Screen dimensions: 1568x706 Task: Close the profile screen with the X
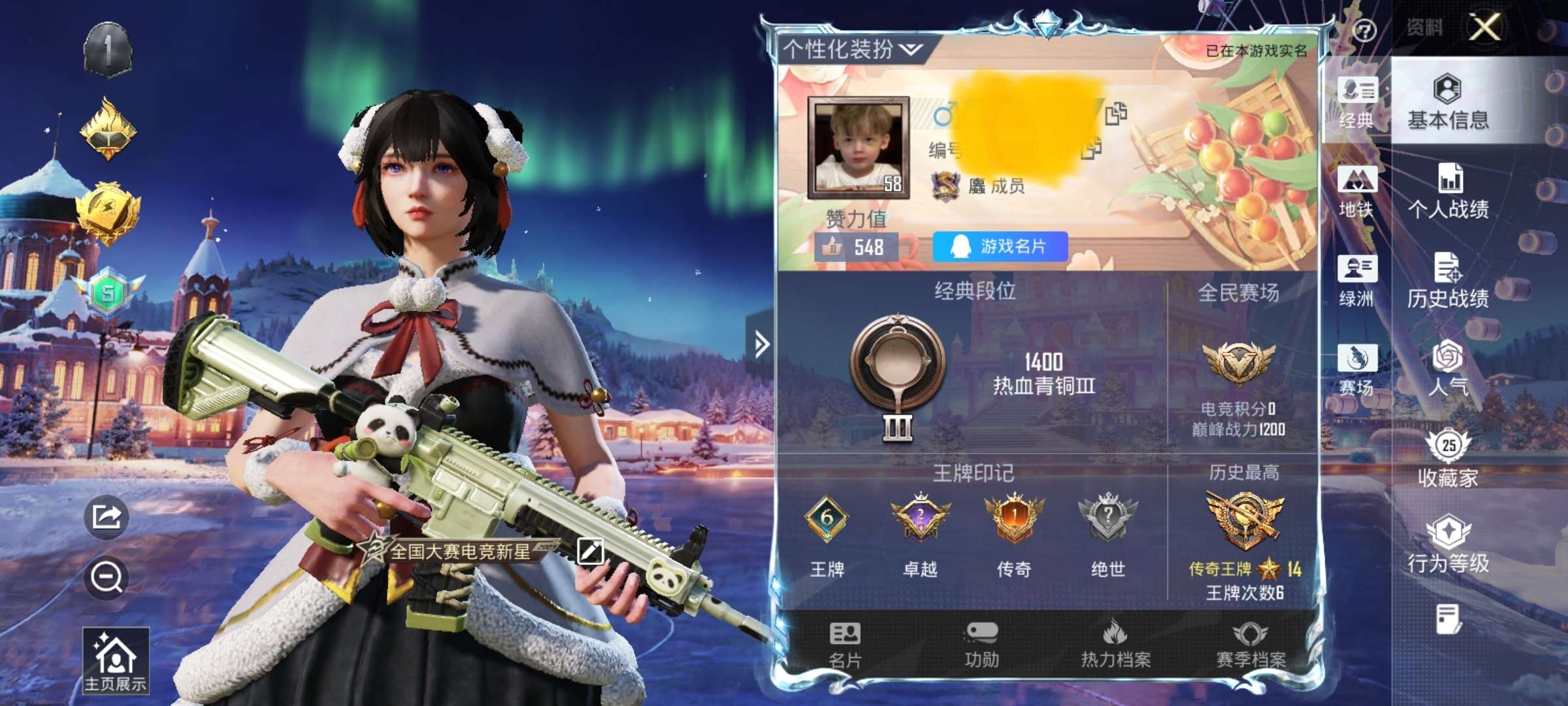(x=1484, y=27)
